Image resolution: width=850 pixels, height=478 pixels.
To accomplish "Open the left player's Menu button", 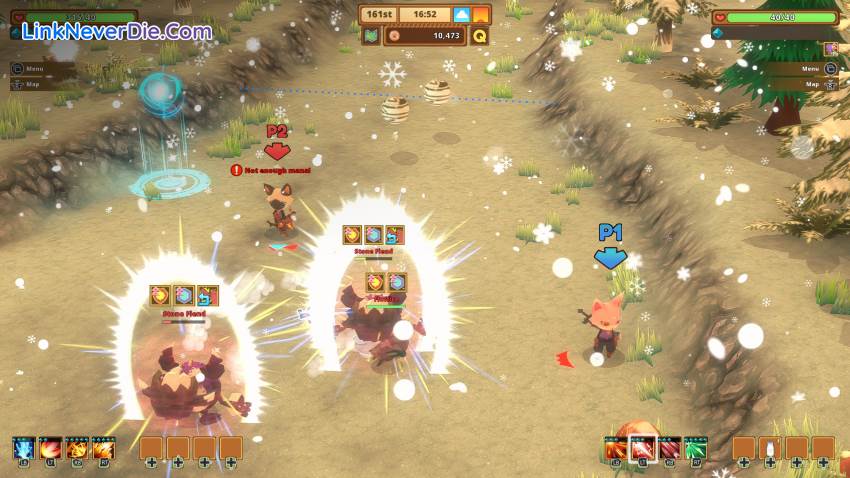I will coord(34,69).
